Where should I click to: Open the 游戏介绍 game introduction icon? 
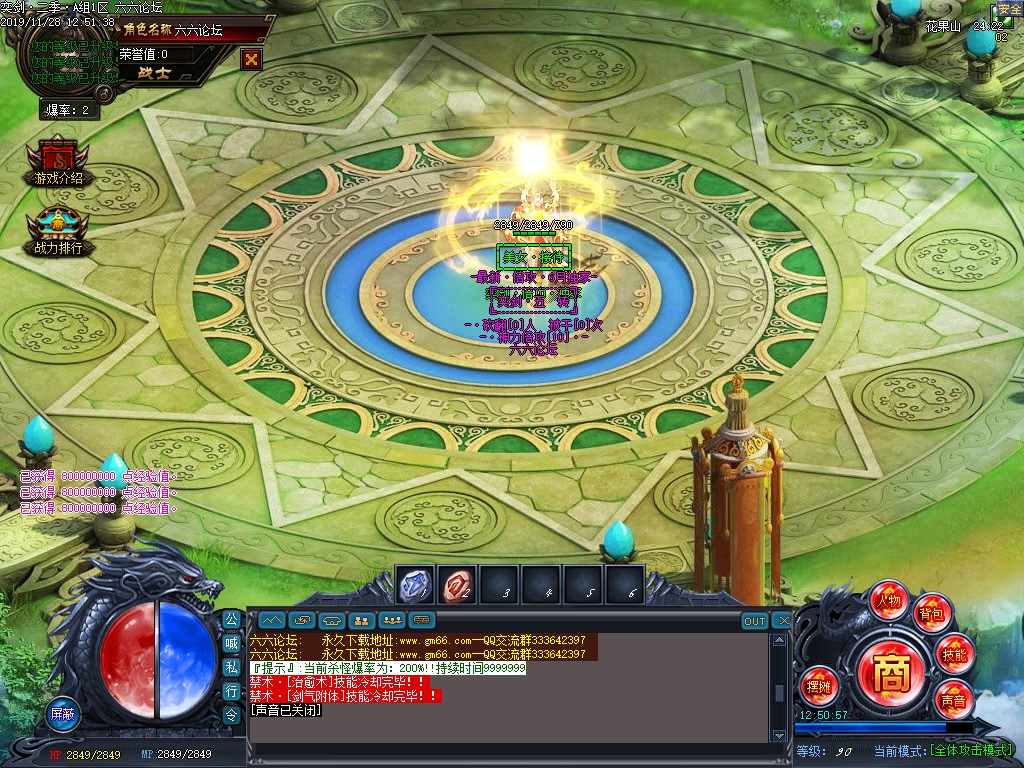(x=58, y=163)
